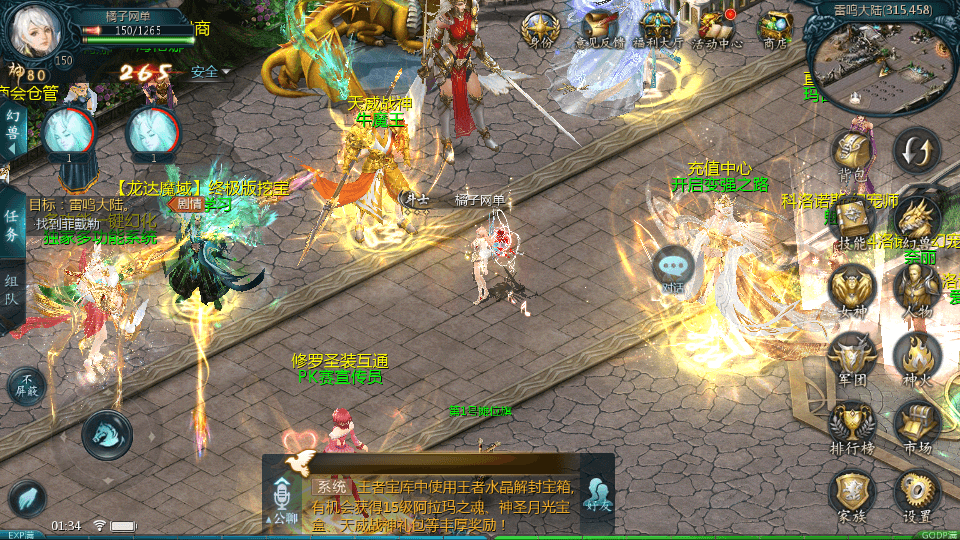
Task: Open the 神火 divine fire menu
Action: click(x=916, y=356)
